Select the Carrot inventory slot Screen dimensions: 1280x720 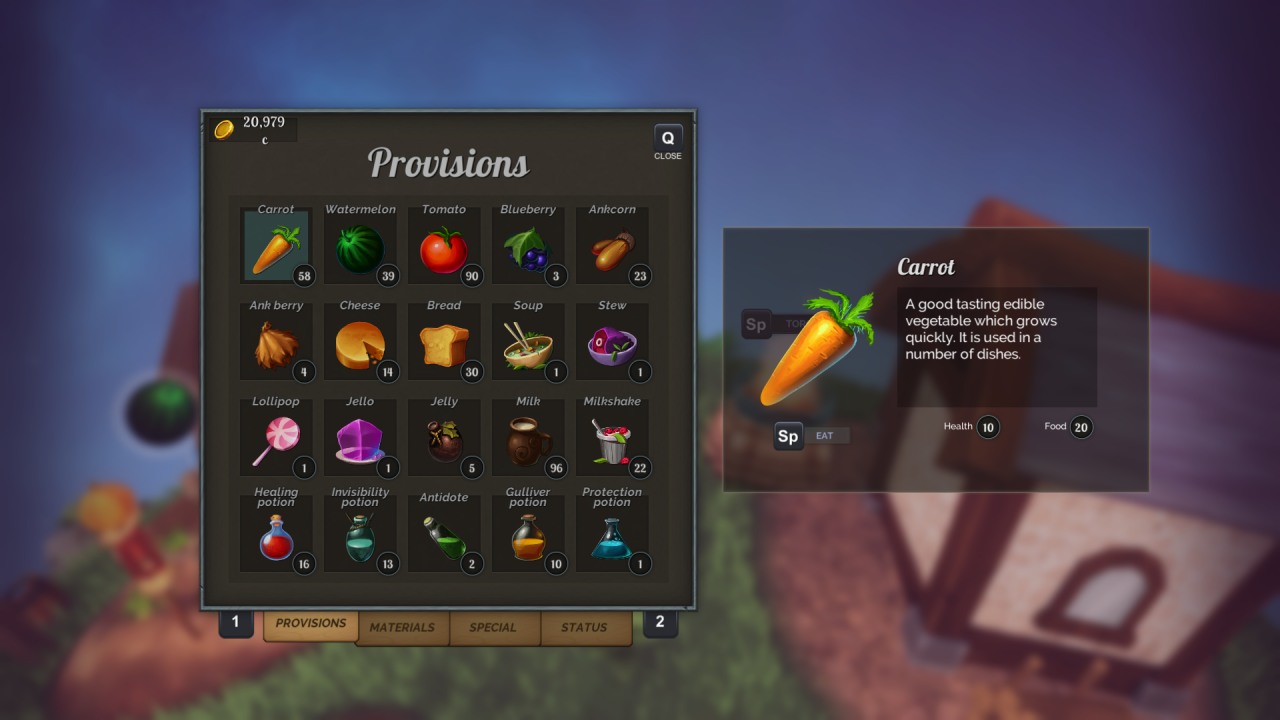275,248
